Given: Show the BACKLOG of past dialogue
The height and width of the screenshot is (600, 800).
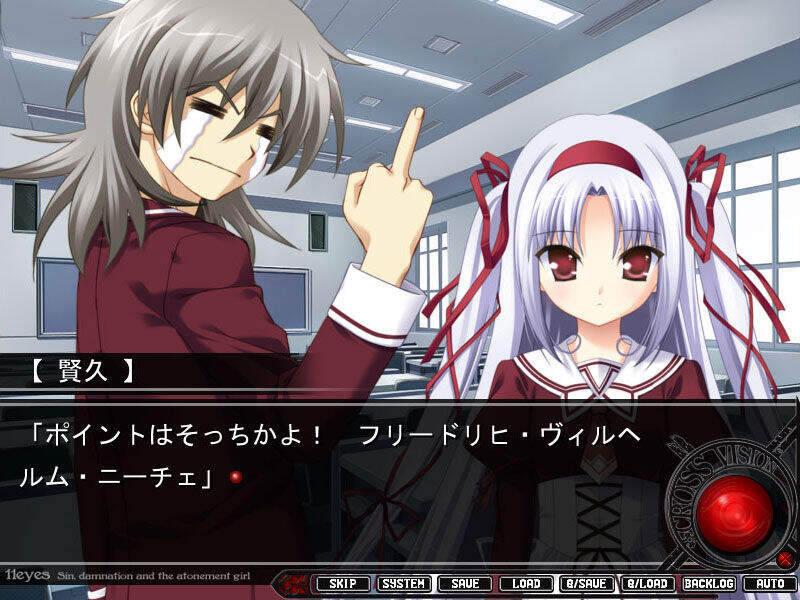Looking at the screenshot, I should (x=709, y=583).
